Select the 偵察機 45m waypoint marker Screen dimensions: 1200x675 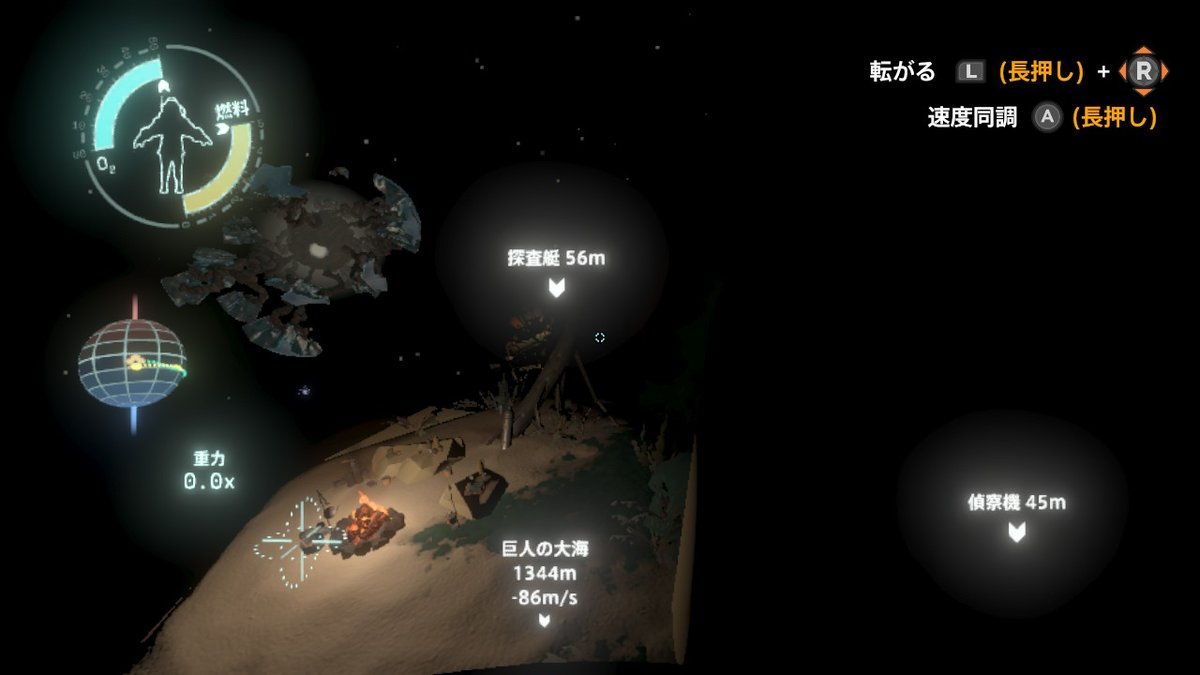[x=1016, y=532]
